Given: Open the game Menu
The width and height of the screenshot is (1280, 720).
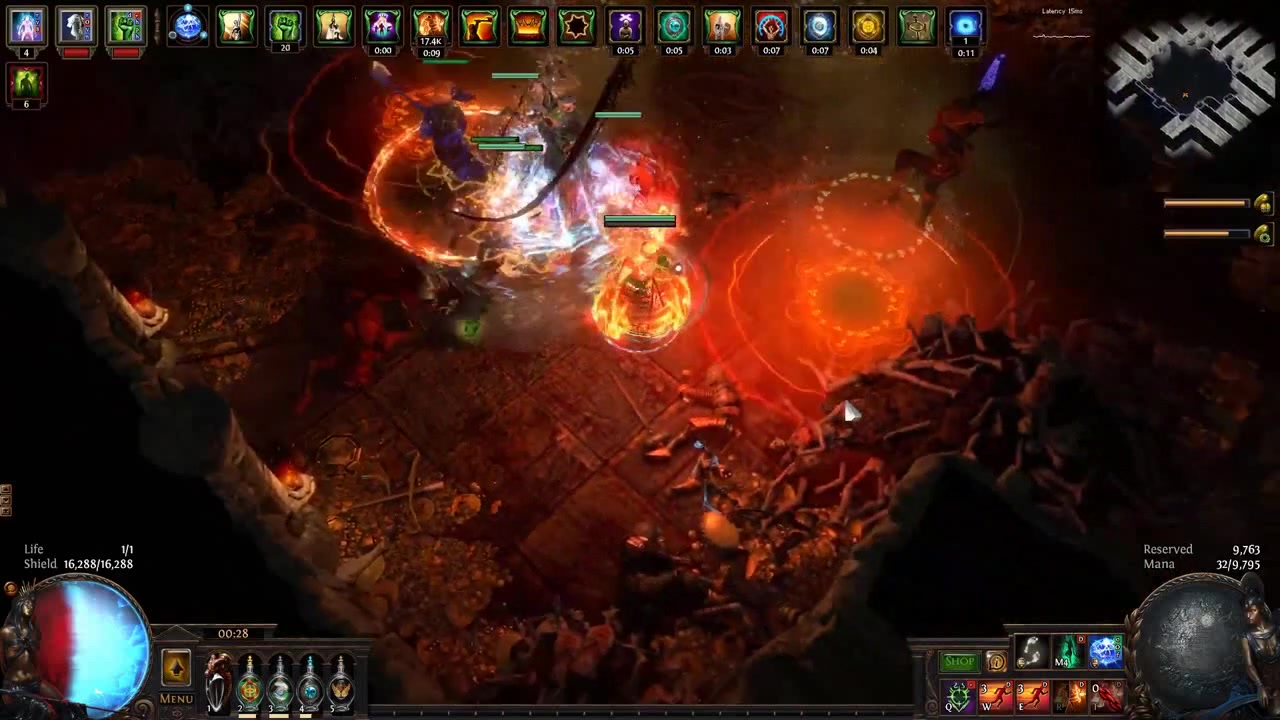Looking at the screenshot, I should coord(176,698).
